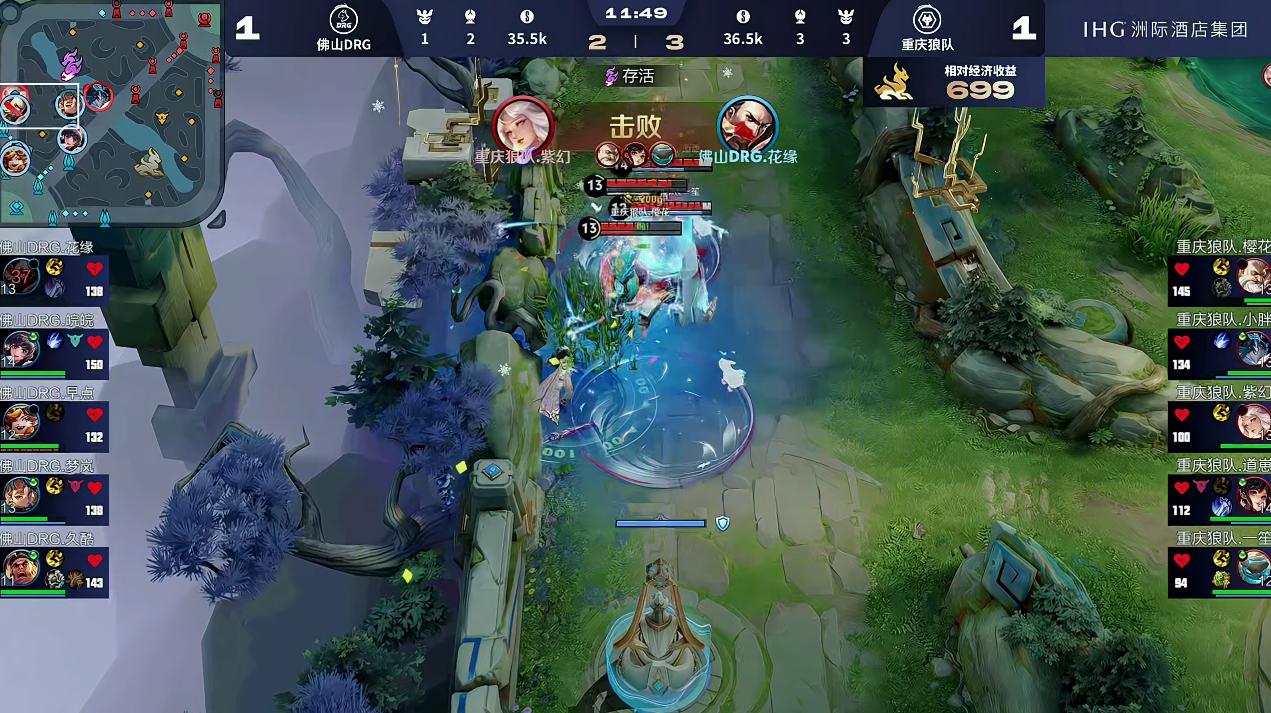Select 重庆狼队.小胖 player panel portrait

(x=1253, y=349)
